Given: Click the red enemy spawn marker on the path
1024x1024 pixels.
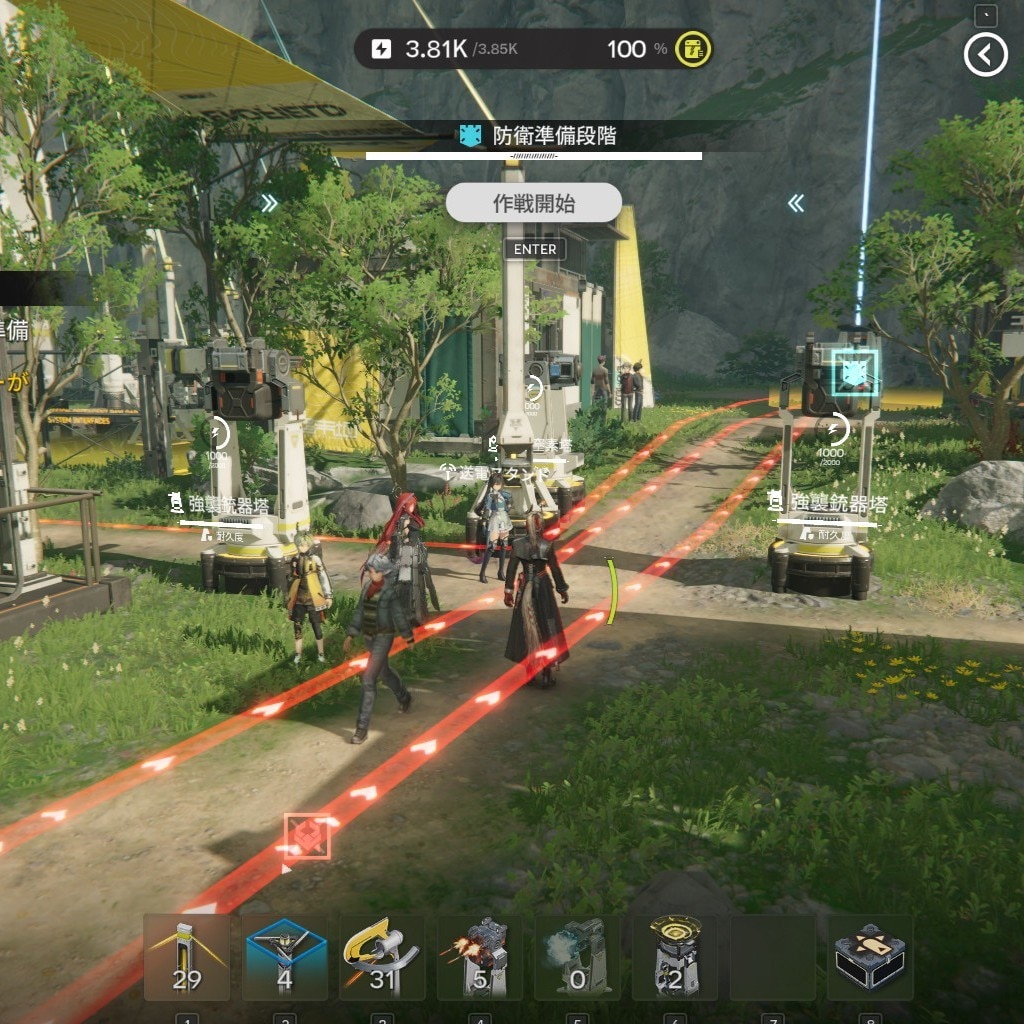Looking at the screenshot, I should pos(307,836).
